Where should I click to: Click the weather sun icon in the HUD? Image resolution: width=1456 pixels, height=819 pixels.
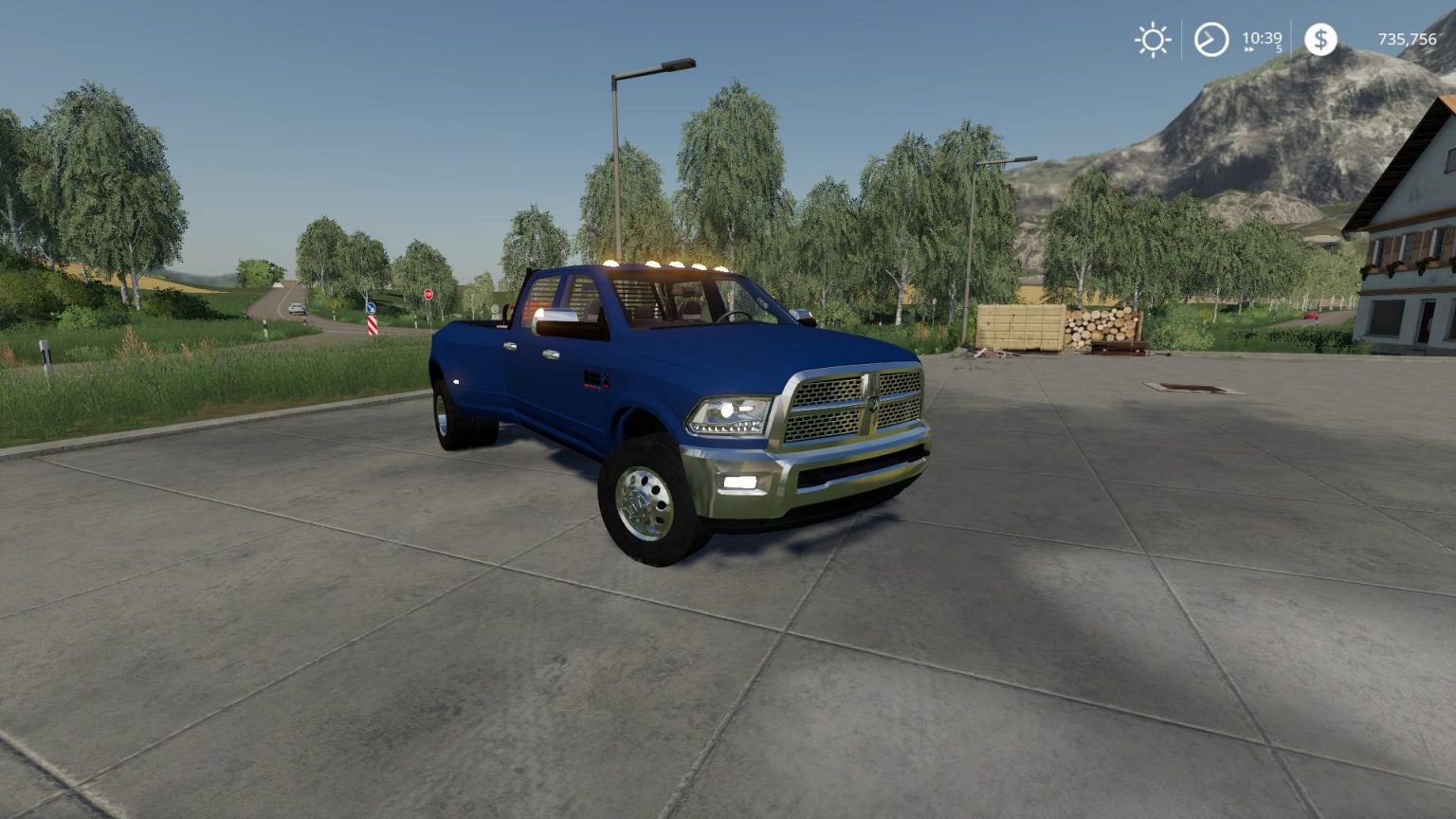click(x=1153, y=40)
